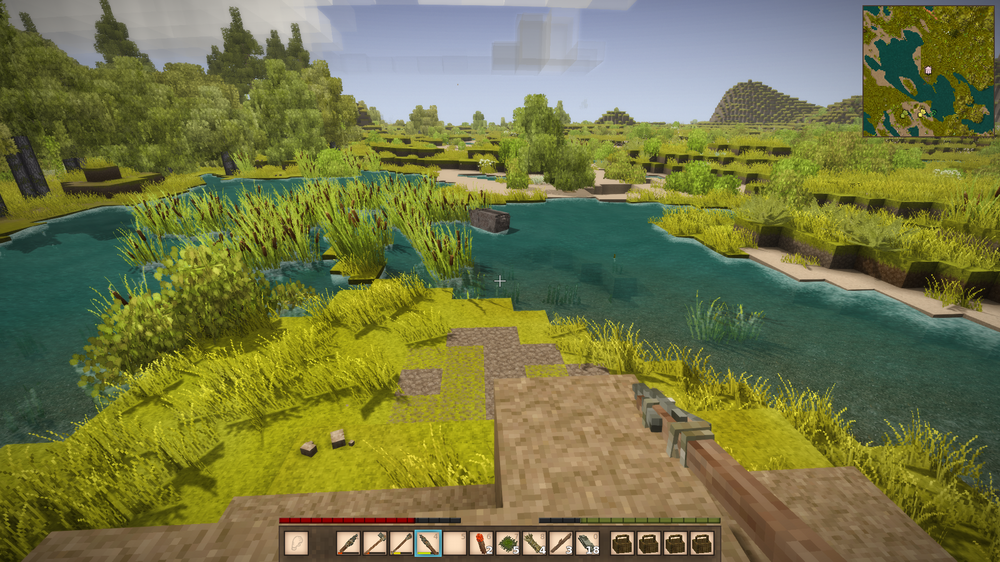Viewport: 1000px width, 562px height.
Task: Click the highlighted active hotbar slot
Action: point(428,544)
